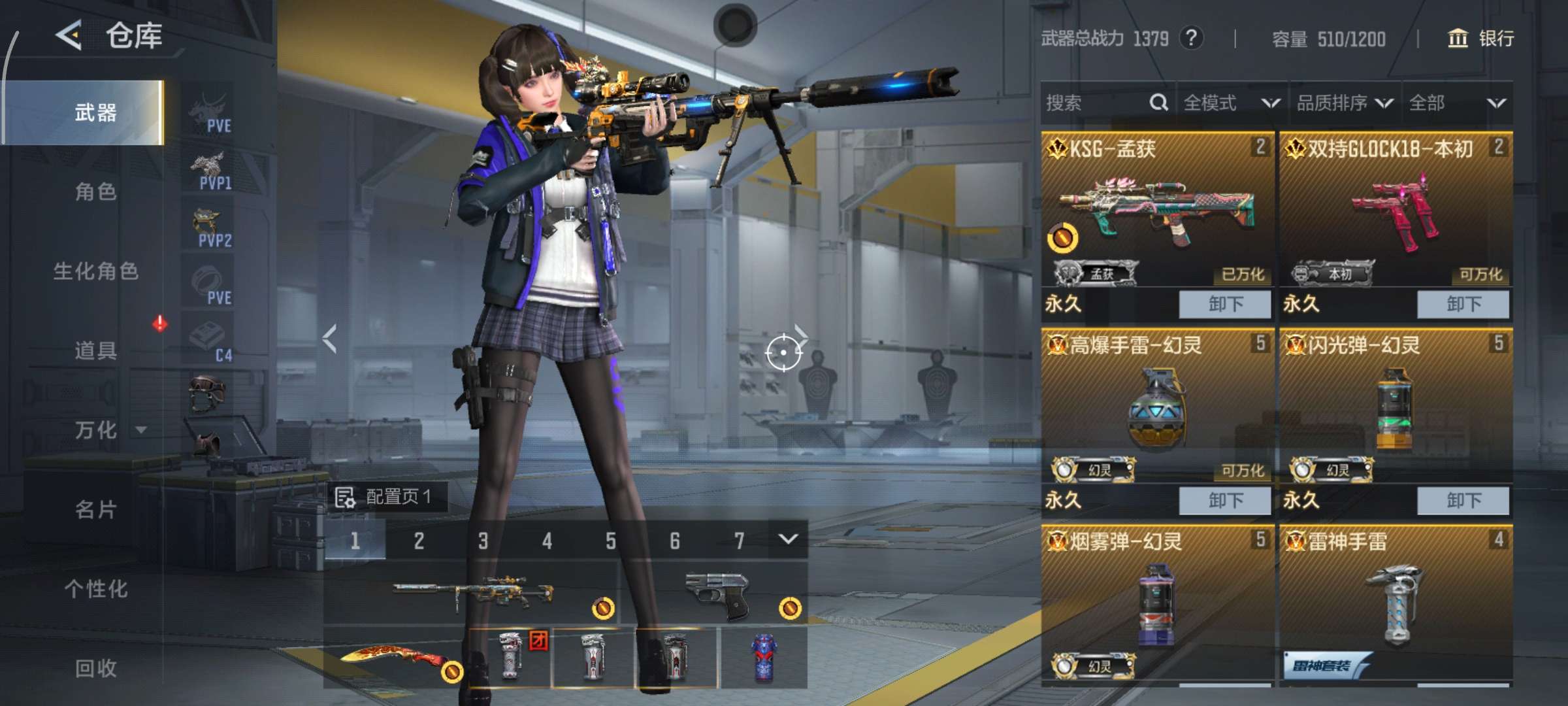Open the 全部 filter dropdown
This screenshot has height=706, width=1568.
pyautogui.click(x=1457, y=103)
